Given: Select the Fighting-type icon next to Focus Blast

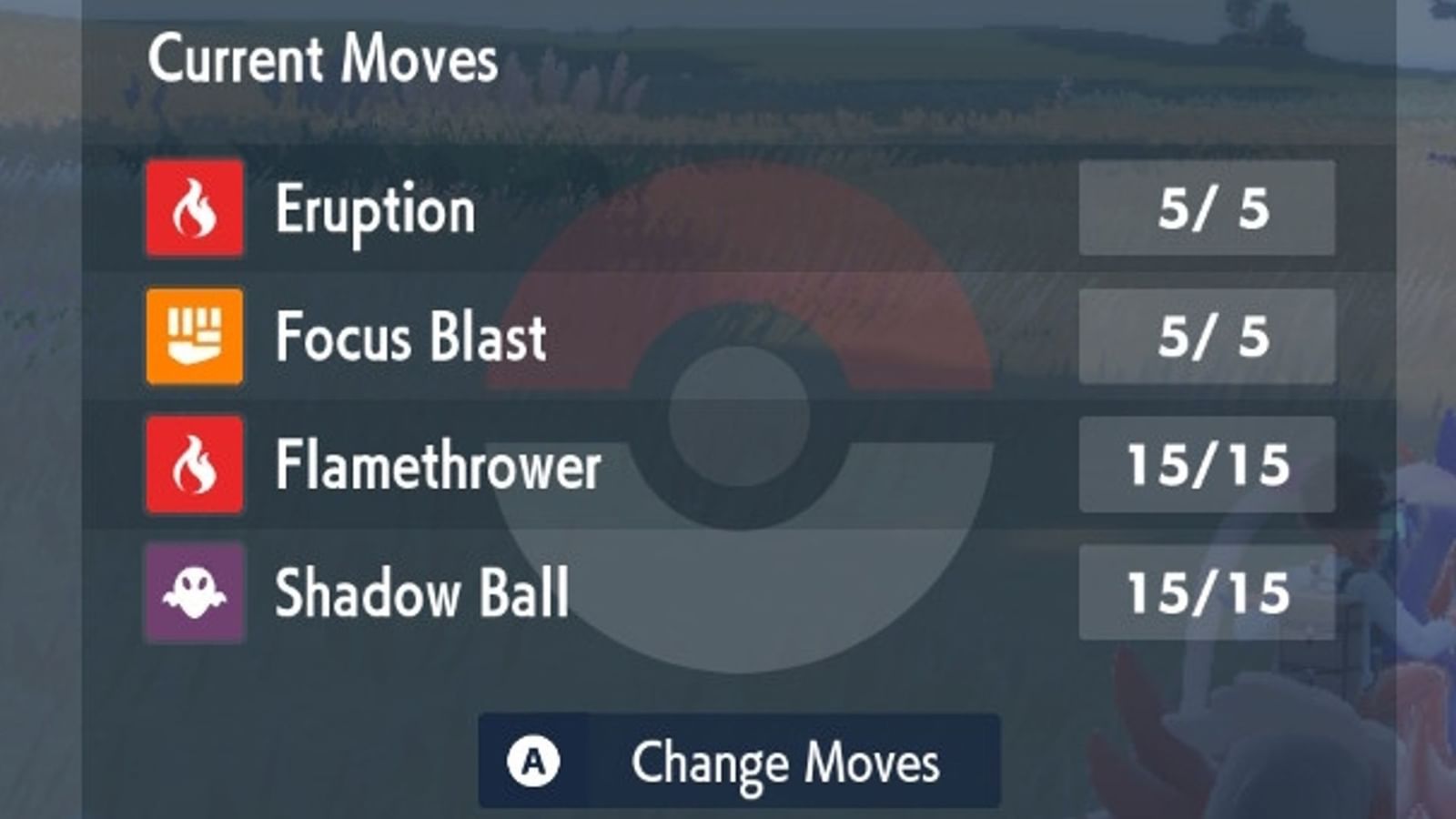Looking at the screenshot, I should point(193,339).
